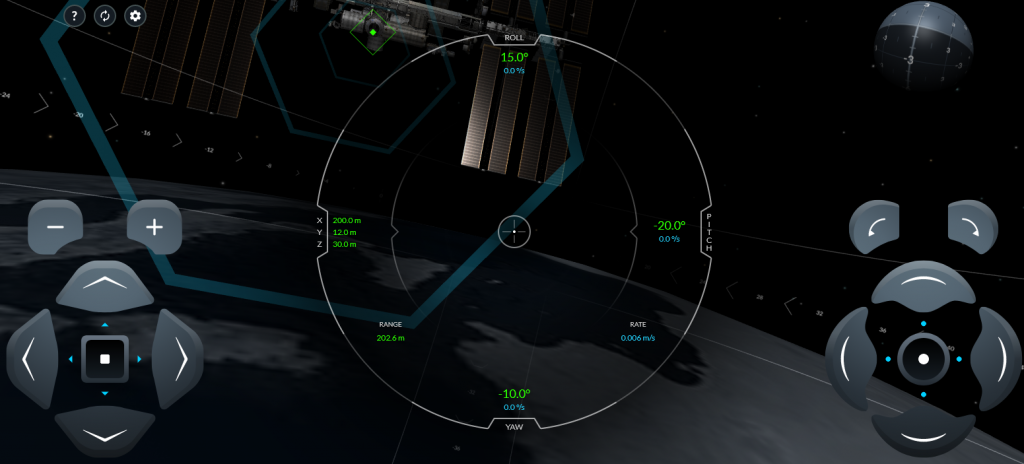This screenshot has height=464, width=1024.
Task: Tap the plus translate forward button
Action: click(154, 227)
